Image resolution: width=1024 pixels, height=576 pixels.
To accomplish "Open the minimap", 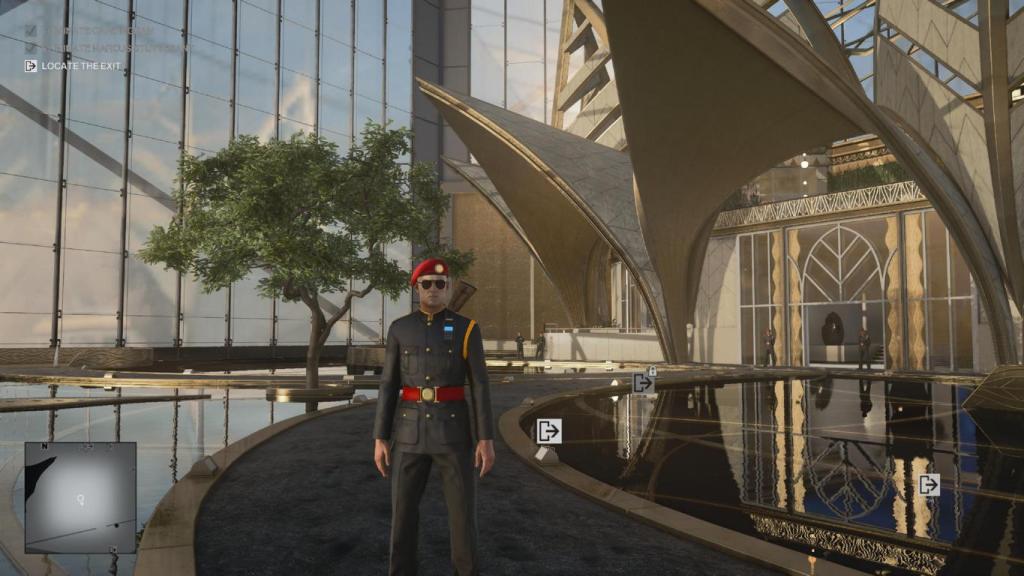I will click(x=80, y=497).
